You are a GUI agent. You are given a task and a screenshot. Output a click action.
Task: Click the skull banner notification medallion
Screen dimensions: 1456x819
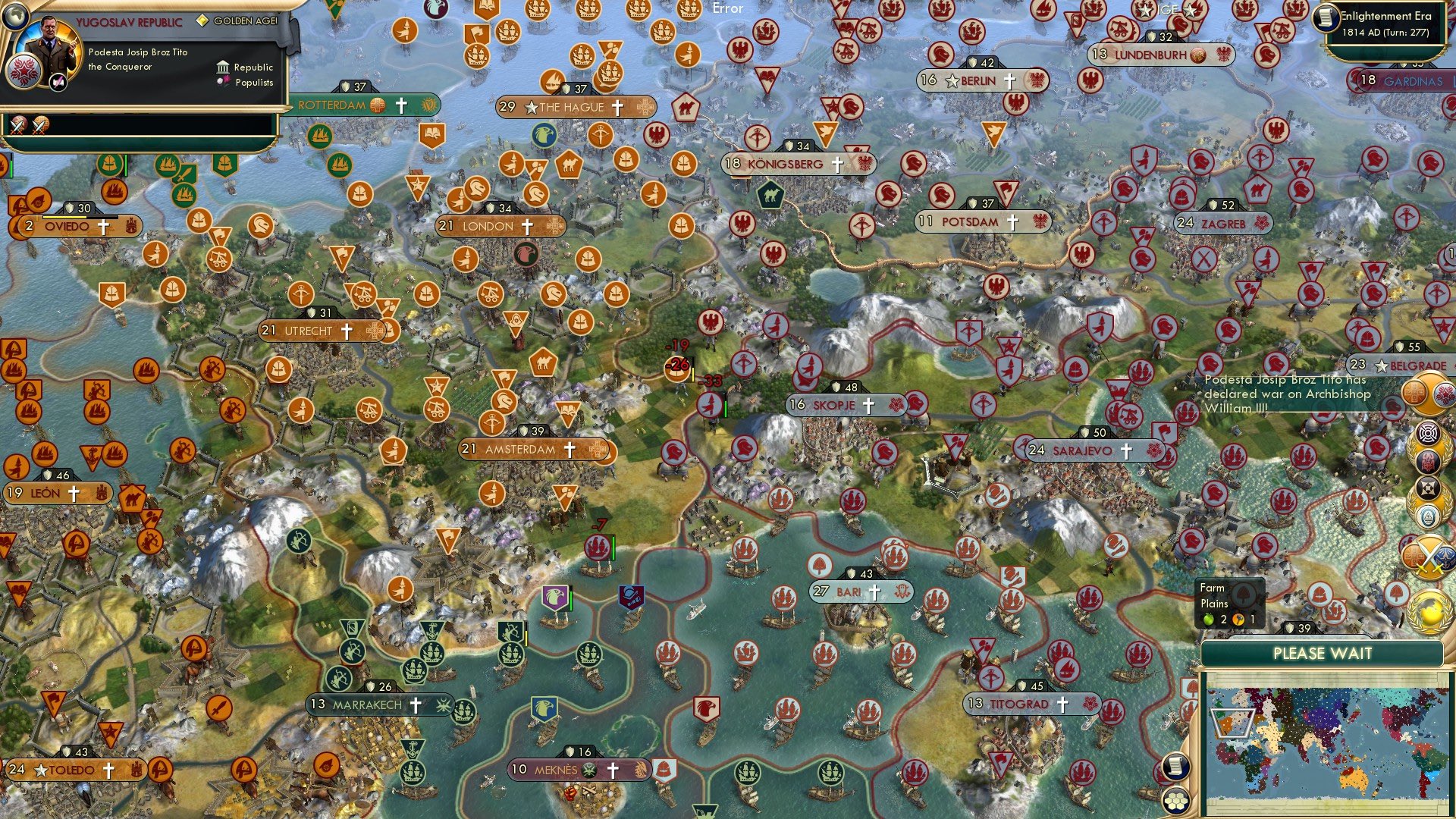click(1429, 460)
